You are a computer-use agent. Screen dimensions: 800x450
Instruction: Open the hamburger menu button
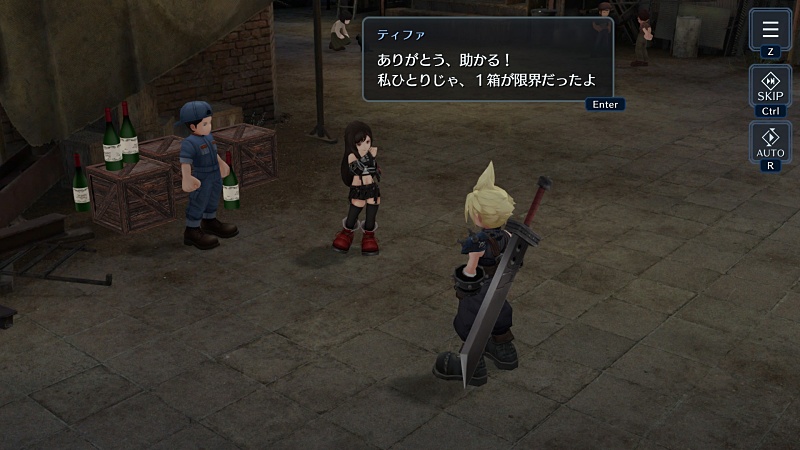[x=770, y=30]
